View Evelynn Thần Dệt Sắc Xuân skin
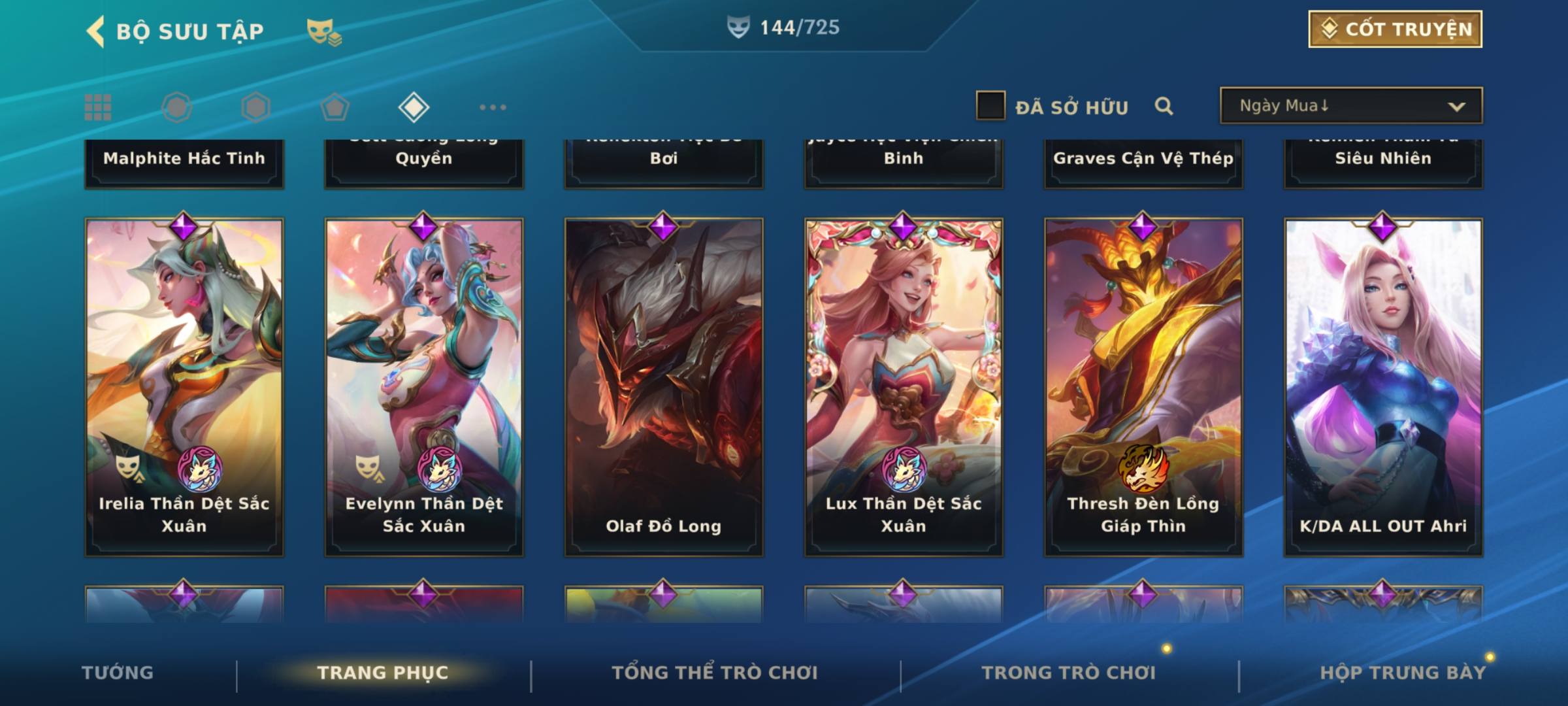The width and height of the screenshot is (1568, 706). pos(424,387)
